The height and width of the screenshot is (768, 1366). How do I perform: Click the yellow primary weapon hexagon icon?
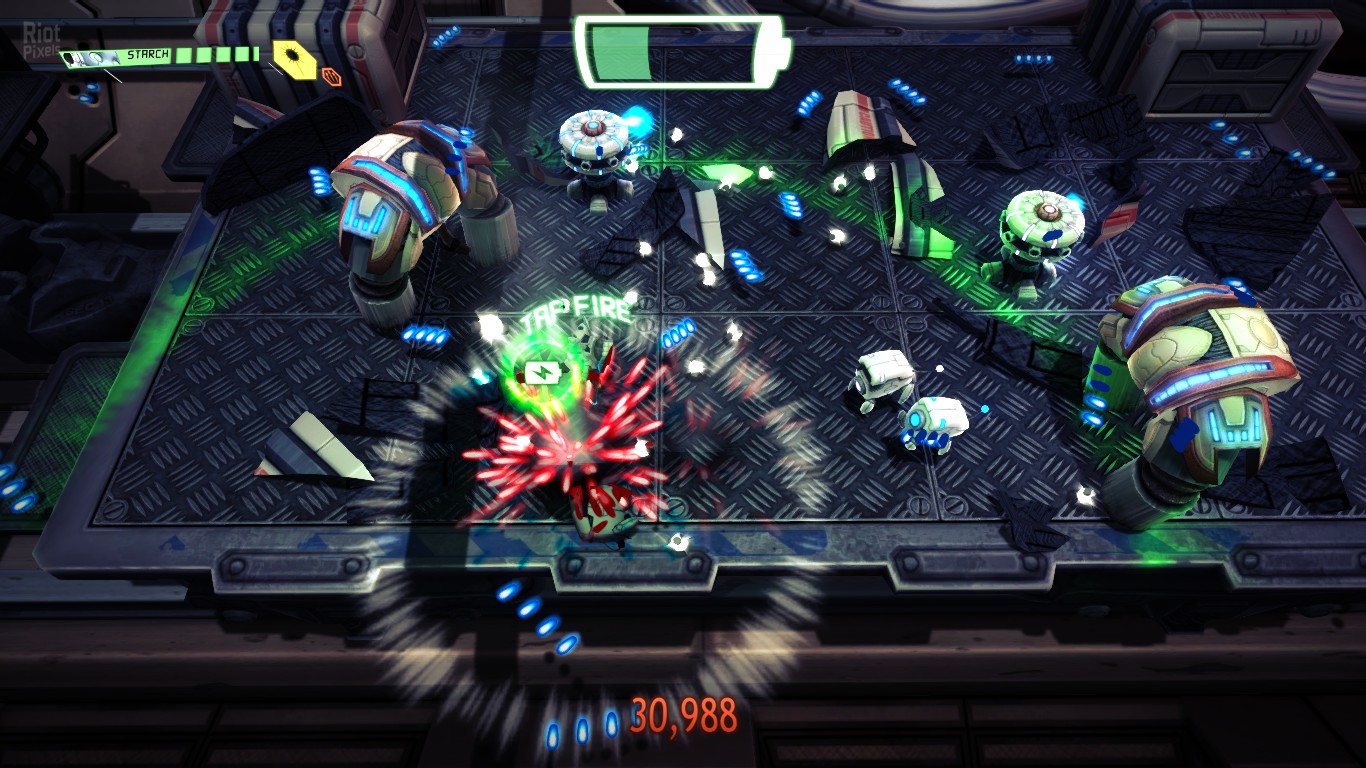point(291,56)
